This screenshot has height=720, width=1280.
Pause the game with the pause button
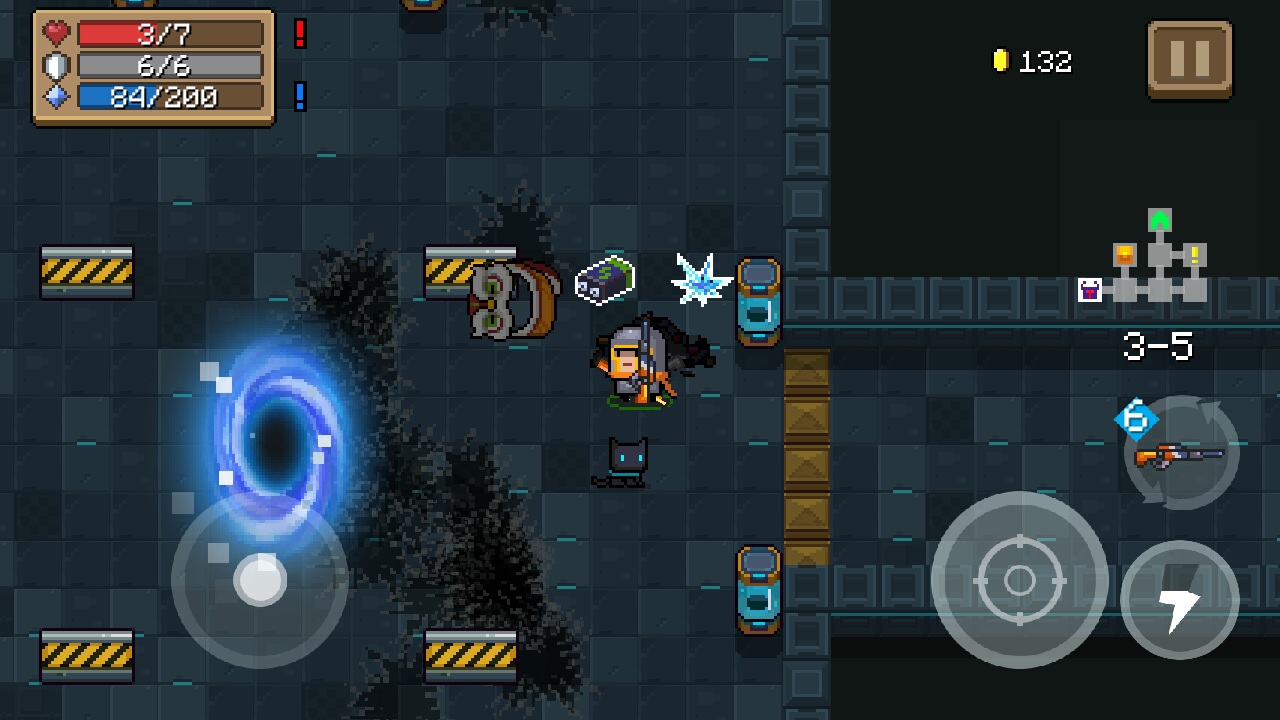click(x=1189, y=59)
